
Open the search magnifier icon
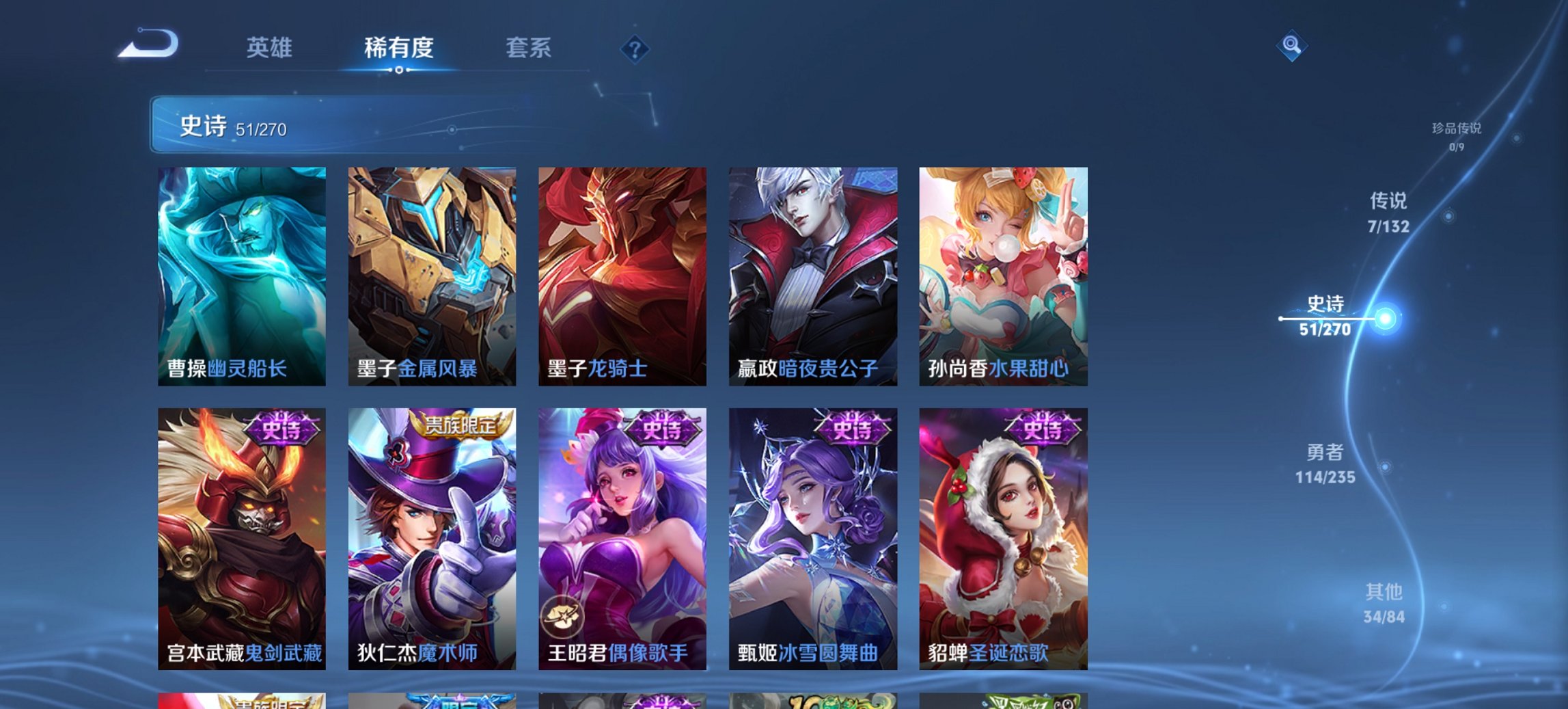click(x=1292, y=46)
